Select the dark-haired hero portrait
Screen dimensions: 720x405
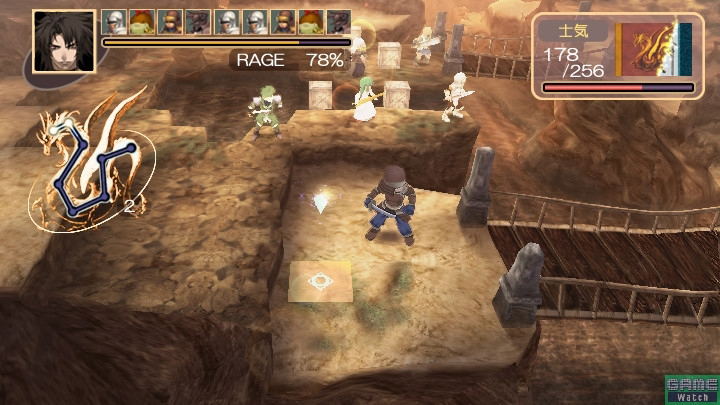[x=64, y=41]
